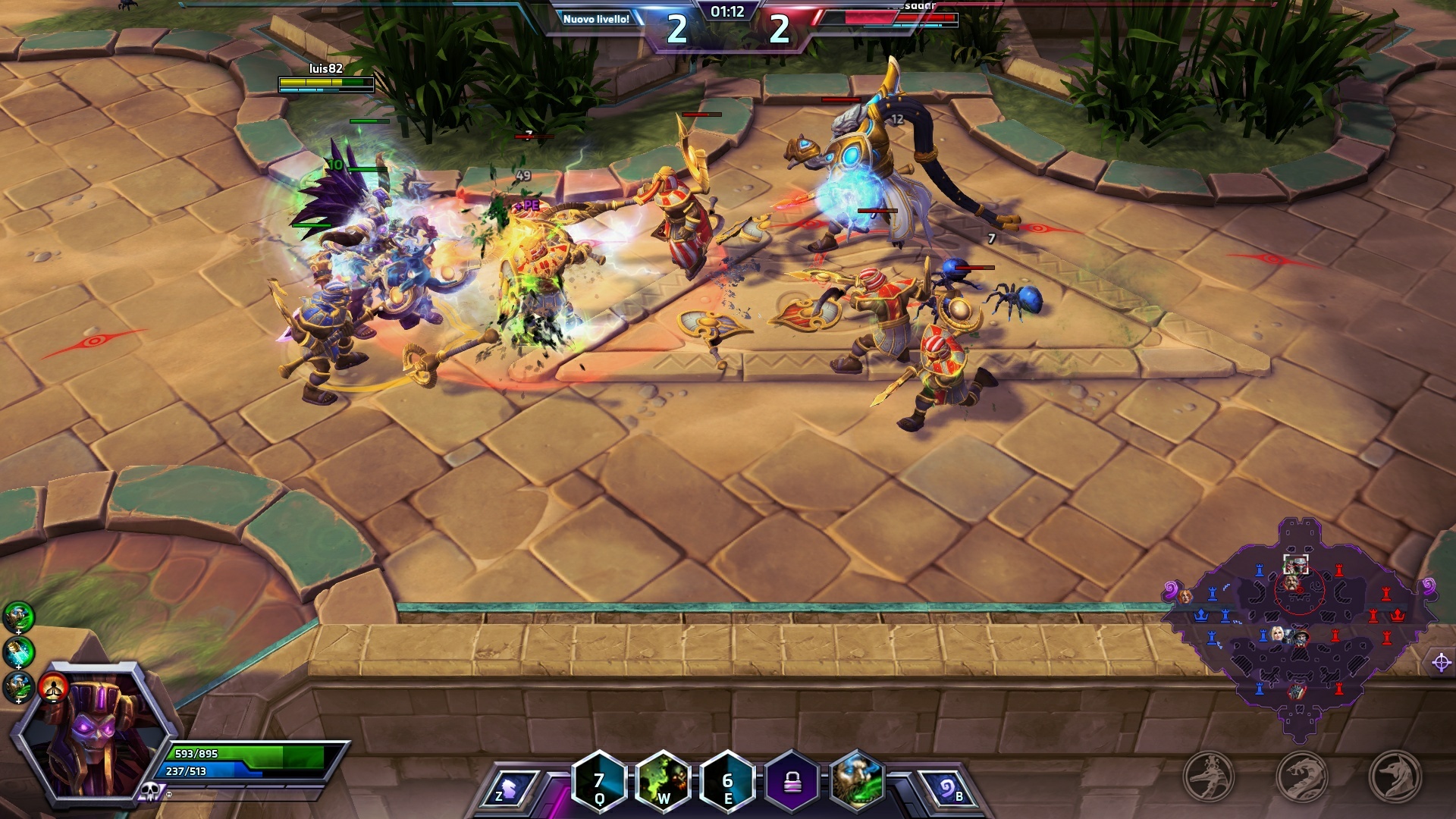Use the E ability showing cooldown 6
Screen dimensions: 1456x819
728,783
